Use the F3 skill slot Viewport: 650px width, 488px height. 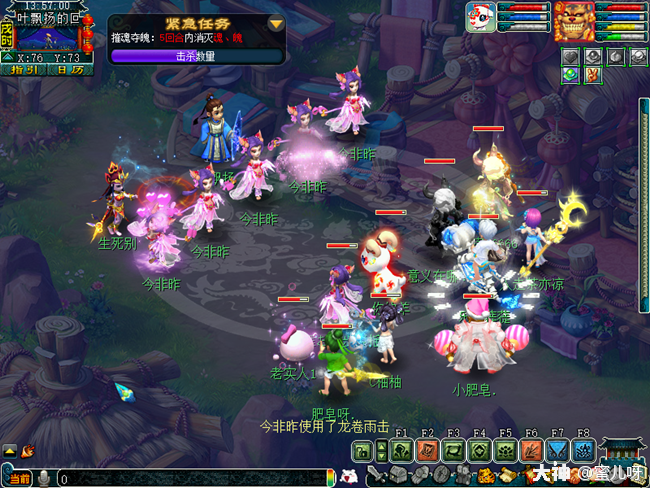coord(453,450)
